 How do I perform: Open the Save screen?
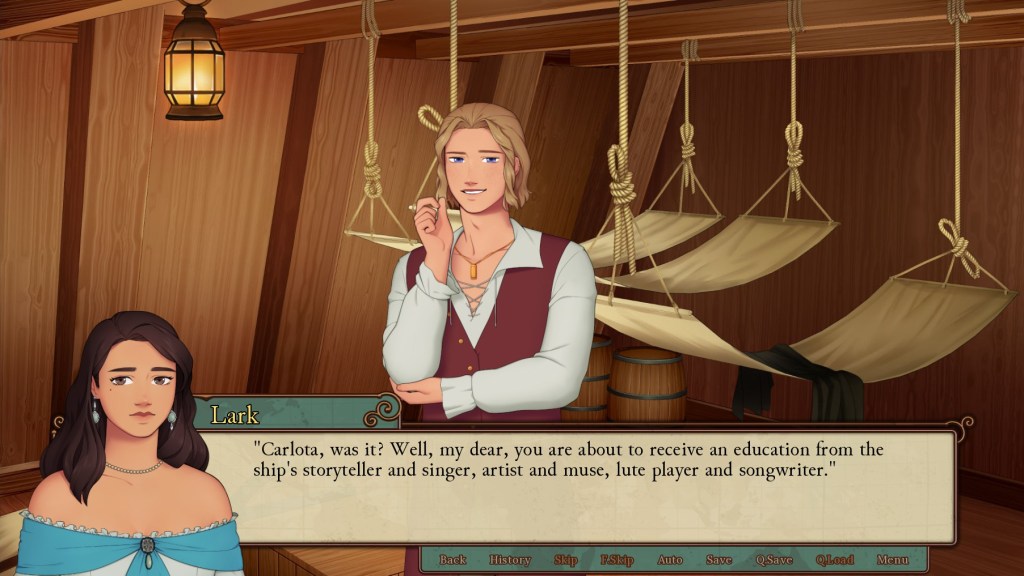tap(718, 560)
